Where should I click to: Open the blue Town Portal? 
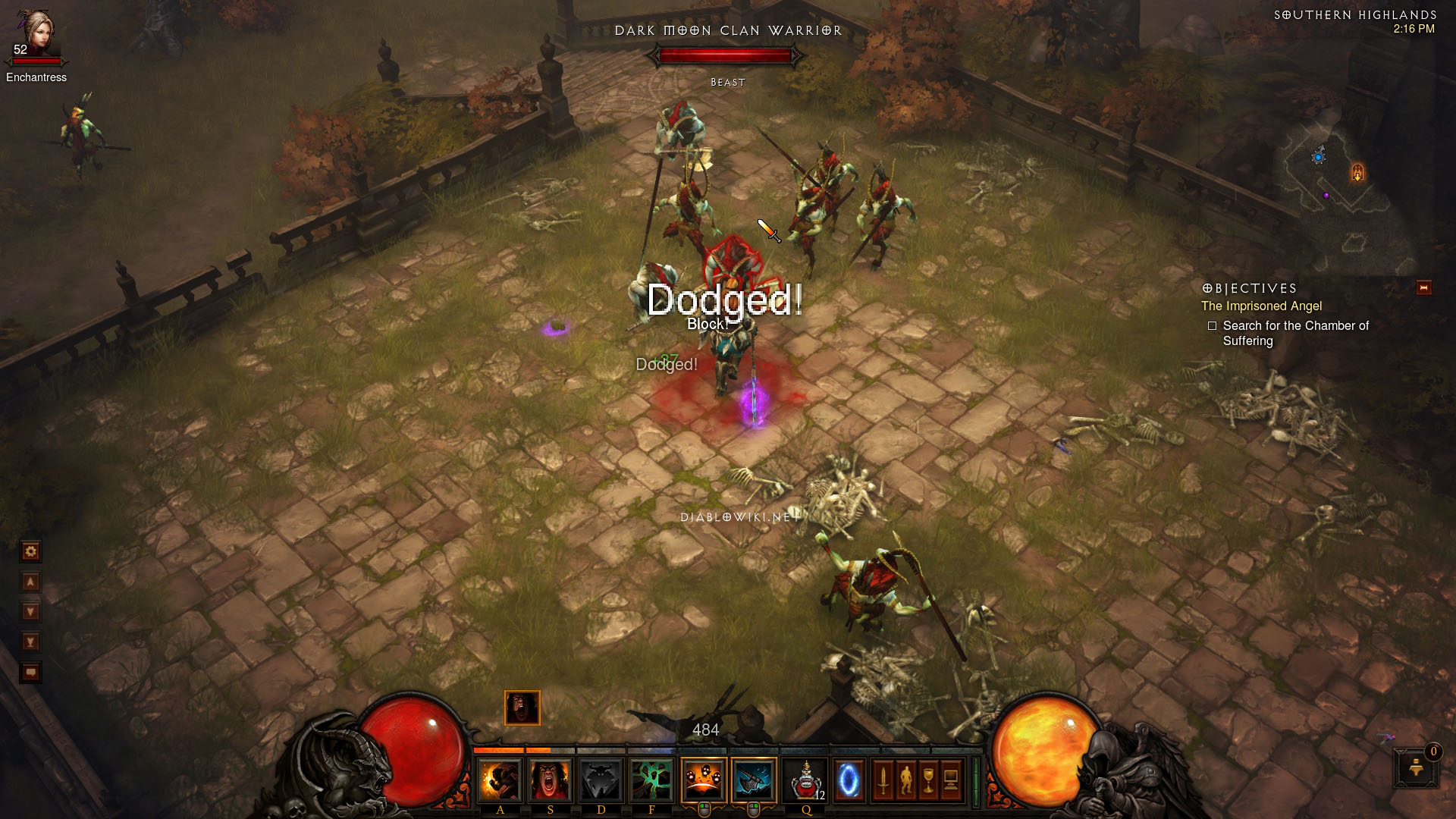coord(849,780)
